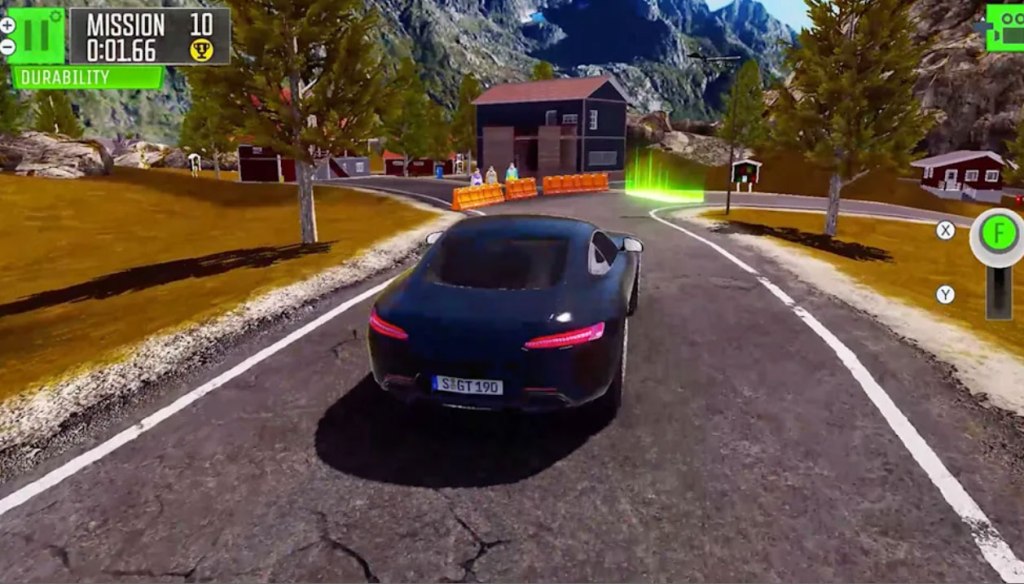Switch view with the green camera icon

tap(1005, 27)
